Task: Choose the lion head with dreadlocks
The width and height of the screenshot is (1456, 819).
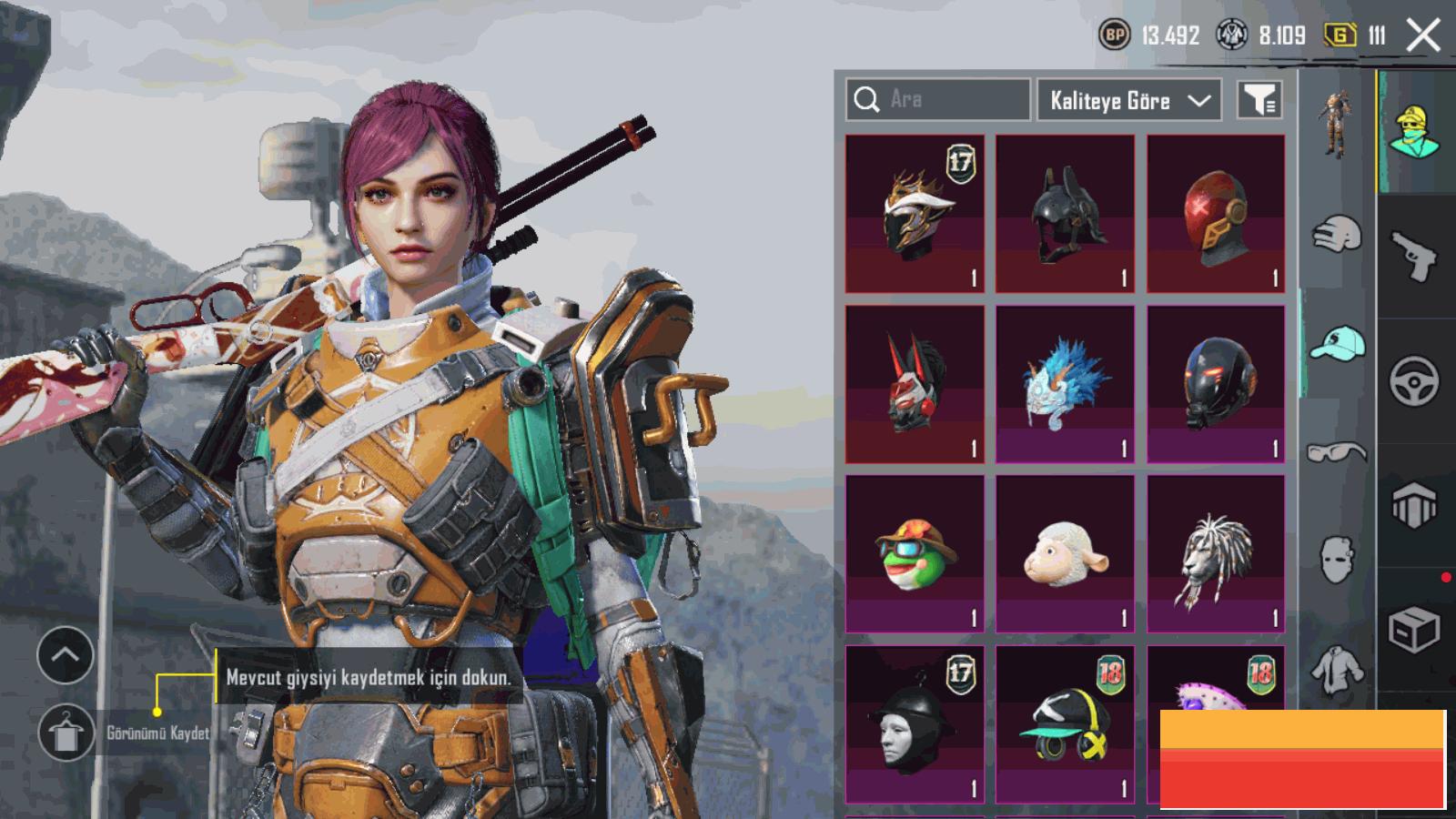Action: coord(1216,553)
